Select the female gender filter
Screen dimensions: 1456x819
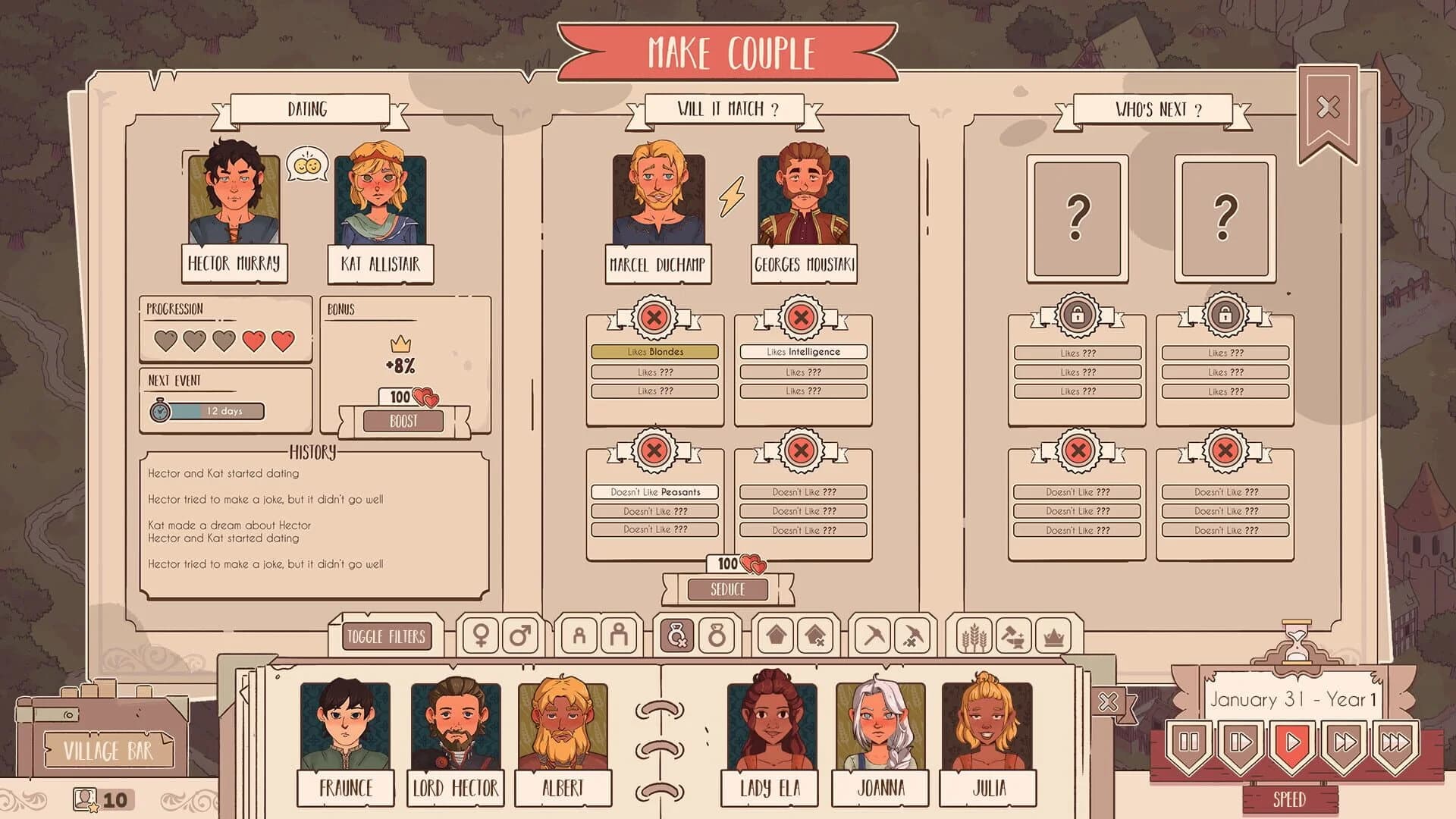coord(482,635)
